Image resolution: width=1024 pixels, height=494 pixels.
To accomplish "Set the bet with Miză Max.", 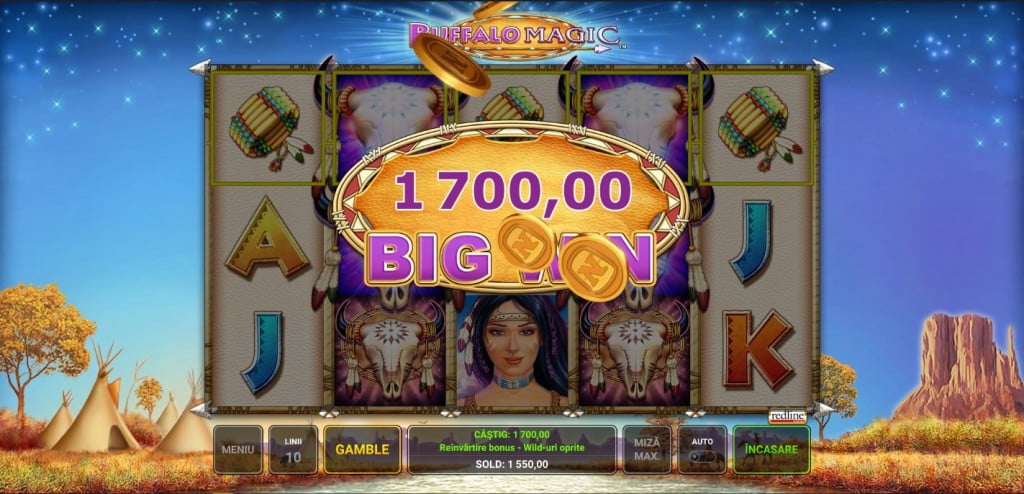I will point(646,449).
